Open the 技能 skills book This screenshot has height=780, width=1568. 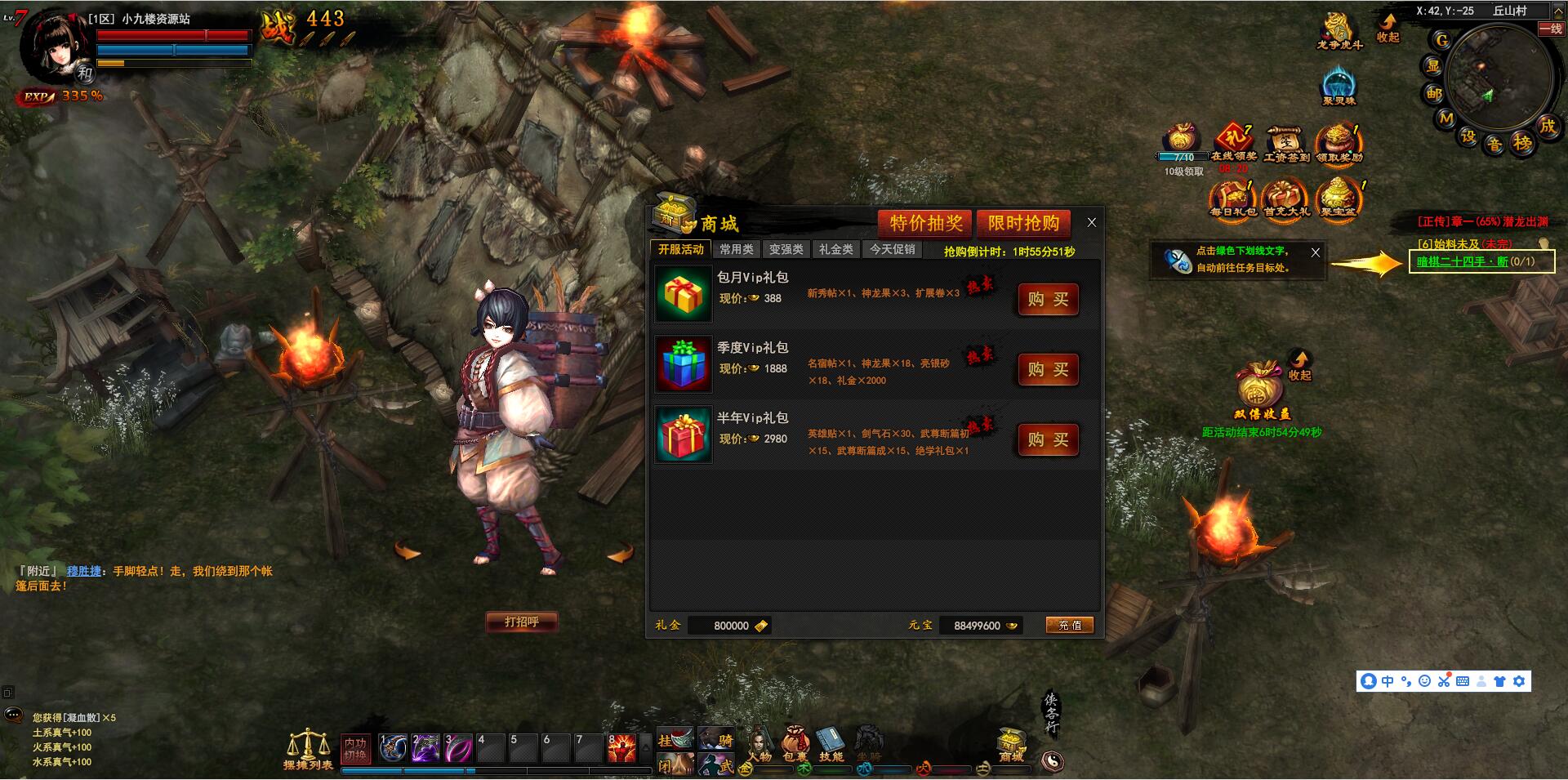(x=831, y=743)
